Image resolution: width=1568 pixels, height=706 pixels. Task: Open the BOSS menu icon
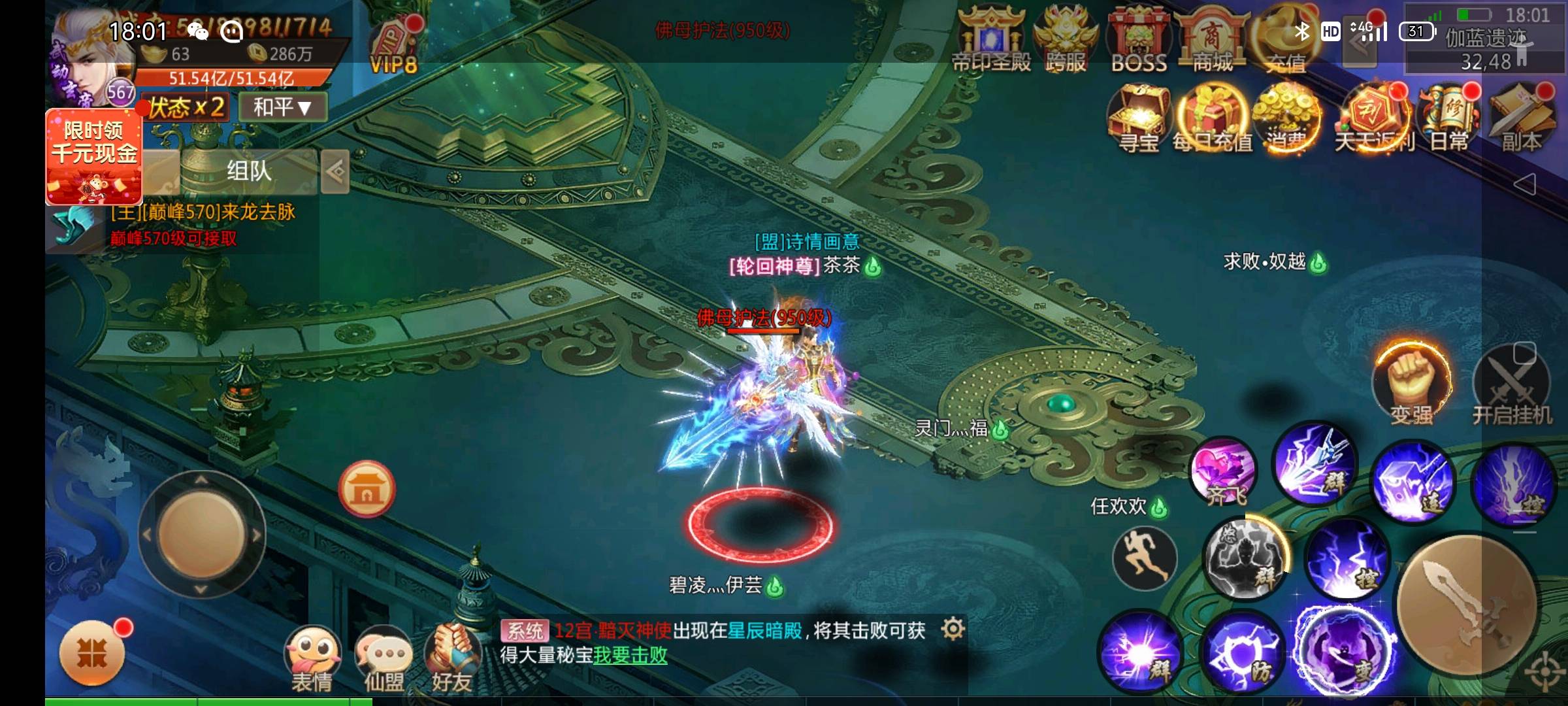1139,39
